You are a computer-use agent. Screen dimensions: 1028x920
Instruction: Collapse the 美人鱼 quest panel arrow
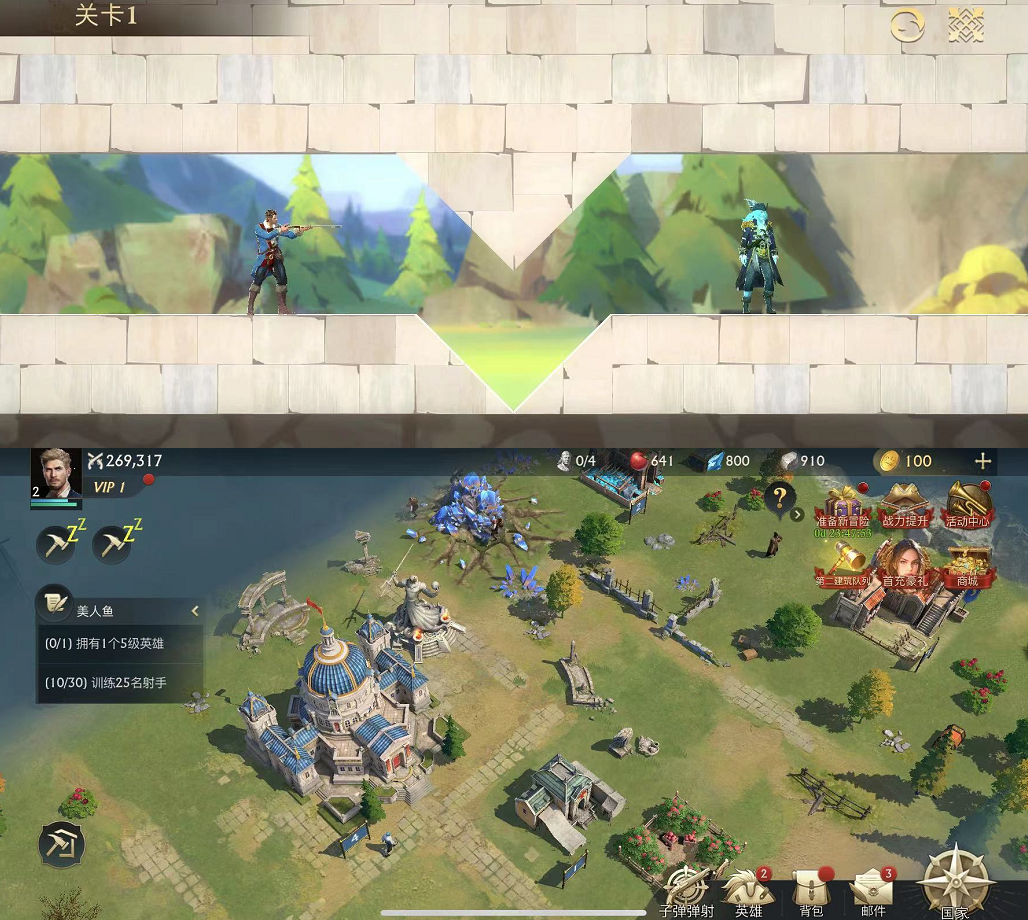pos(195,610)
